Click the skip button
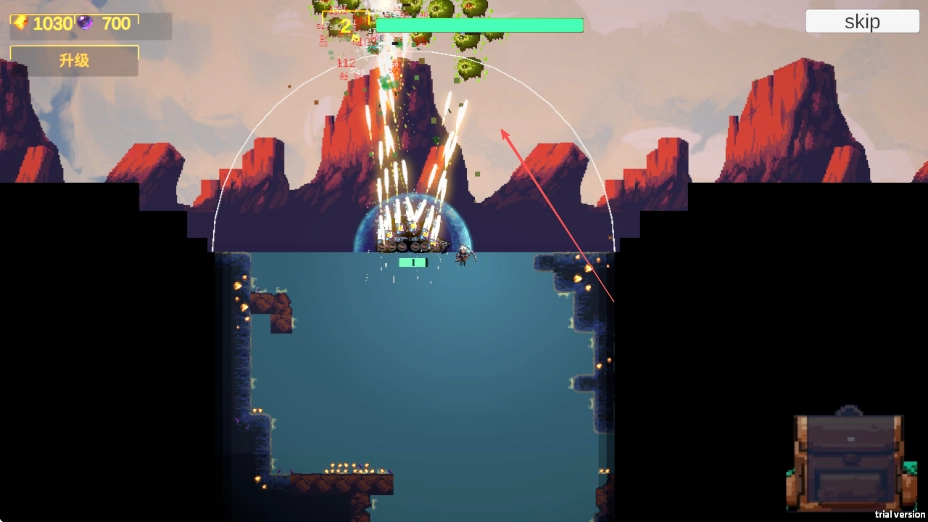Screen dimensions: 928x522 pos(862,21)
